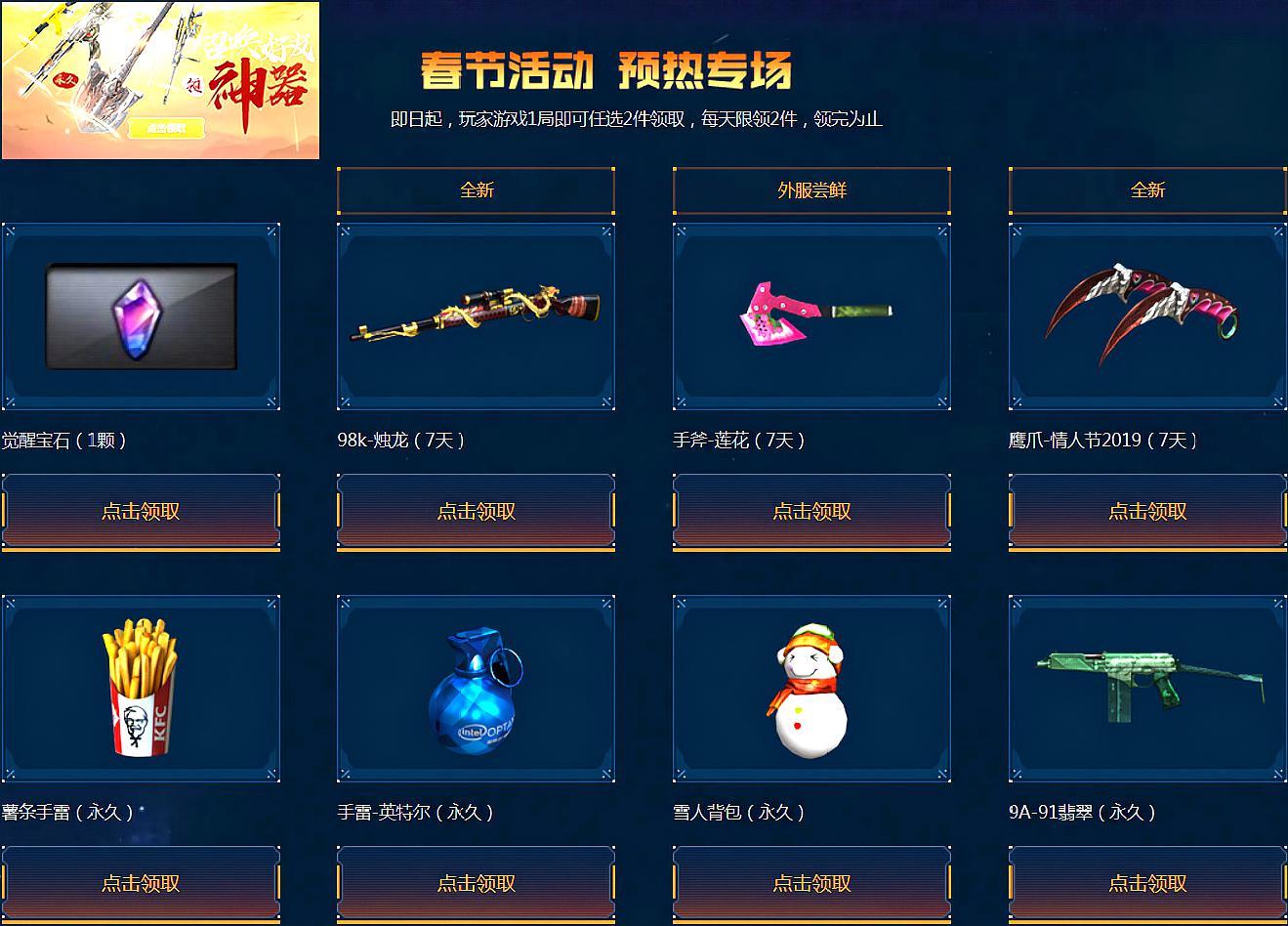
Task: Claim 鹰爪-情人节2019 via its 点击领取 button
Action: [x=1145, y=510]
